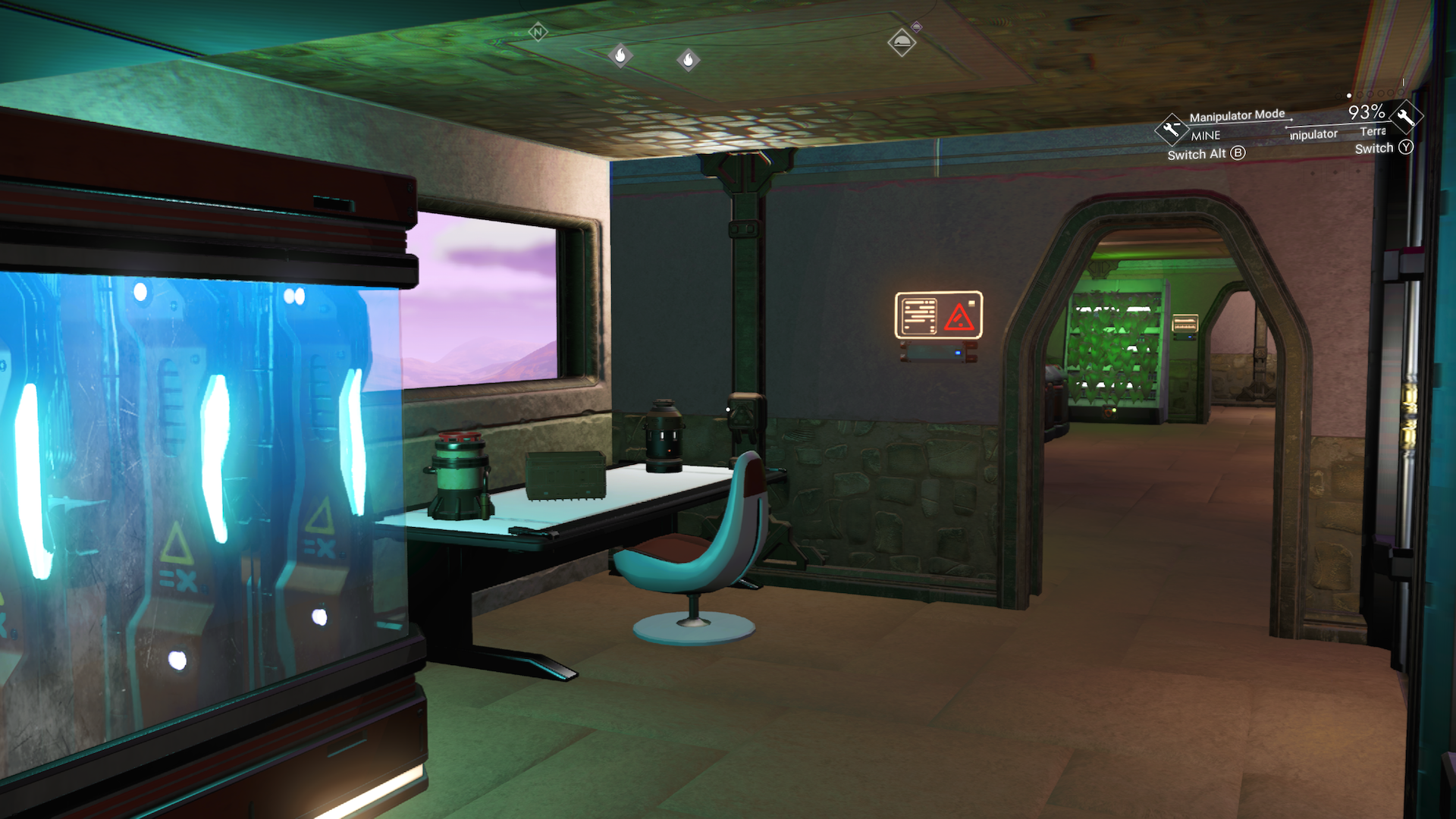
Task: Click the right flame marker on the compass
Action: click(687, 60)
